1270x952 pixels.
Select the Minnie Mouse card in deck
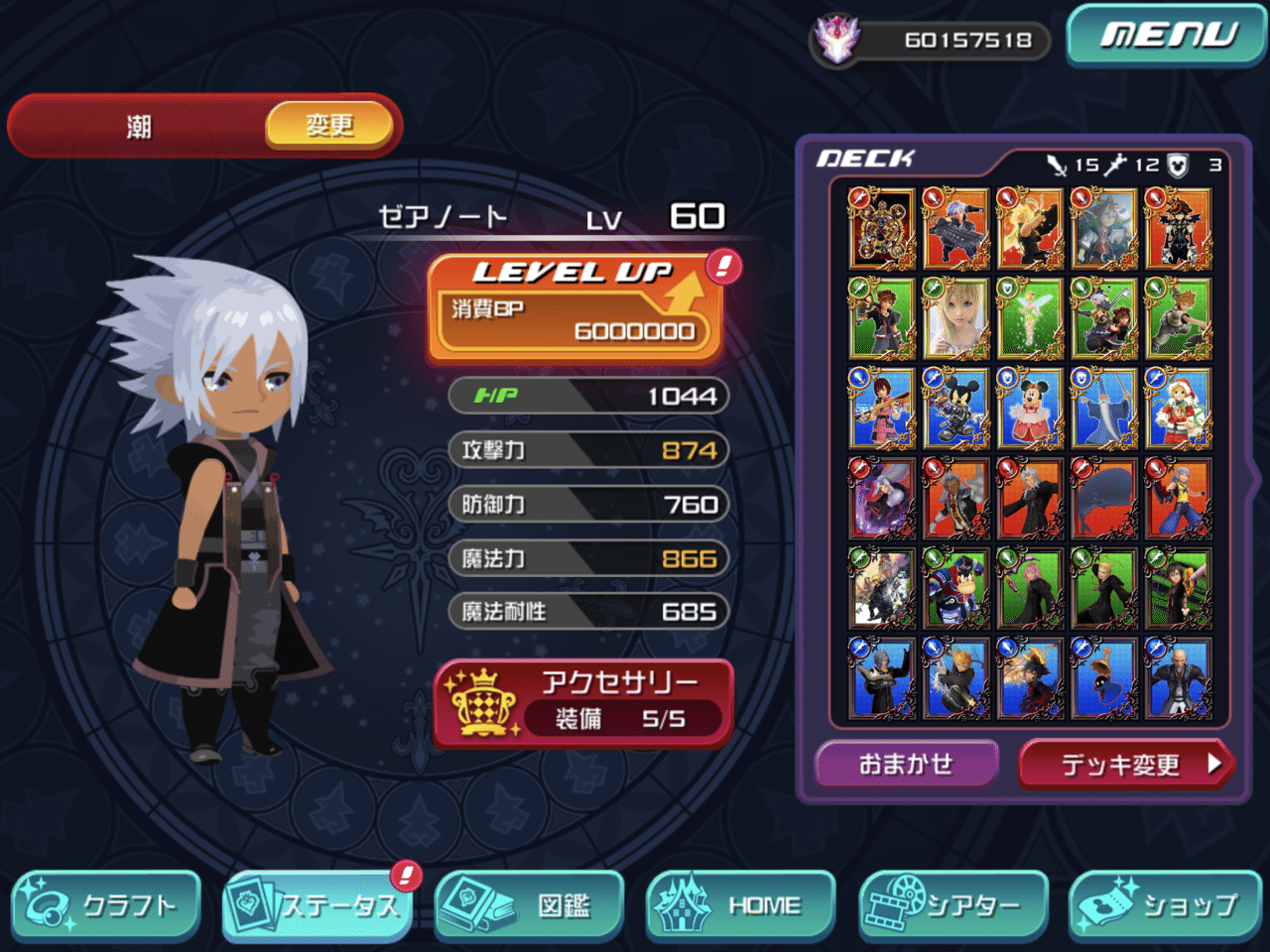click(1030, 409)
